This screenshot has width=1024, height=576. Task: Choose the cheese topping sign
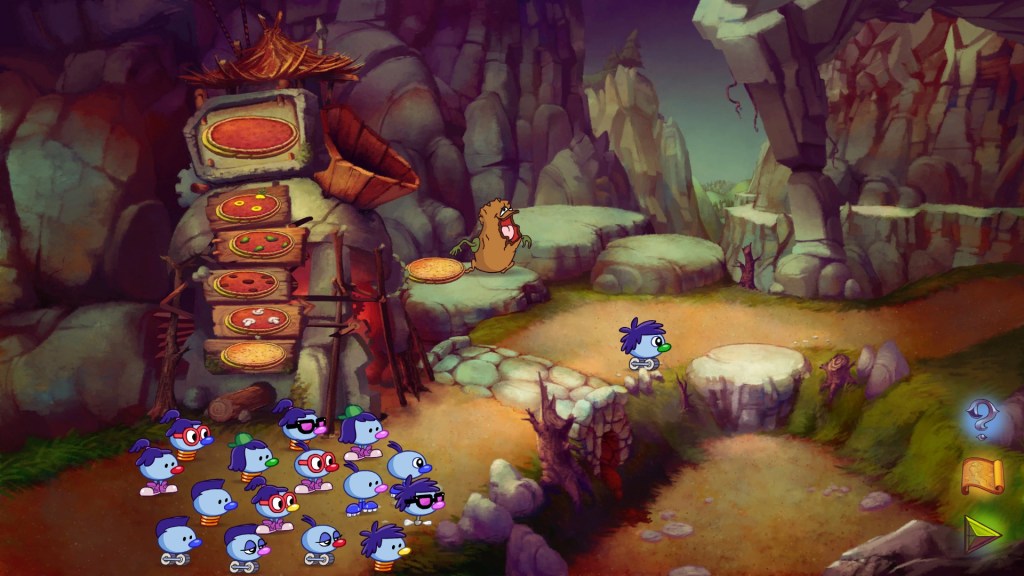point(253,354)
